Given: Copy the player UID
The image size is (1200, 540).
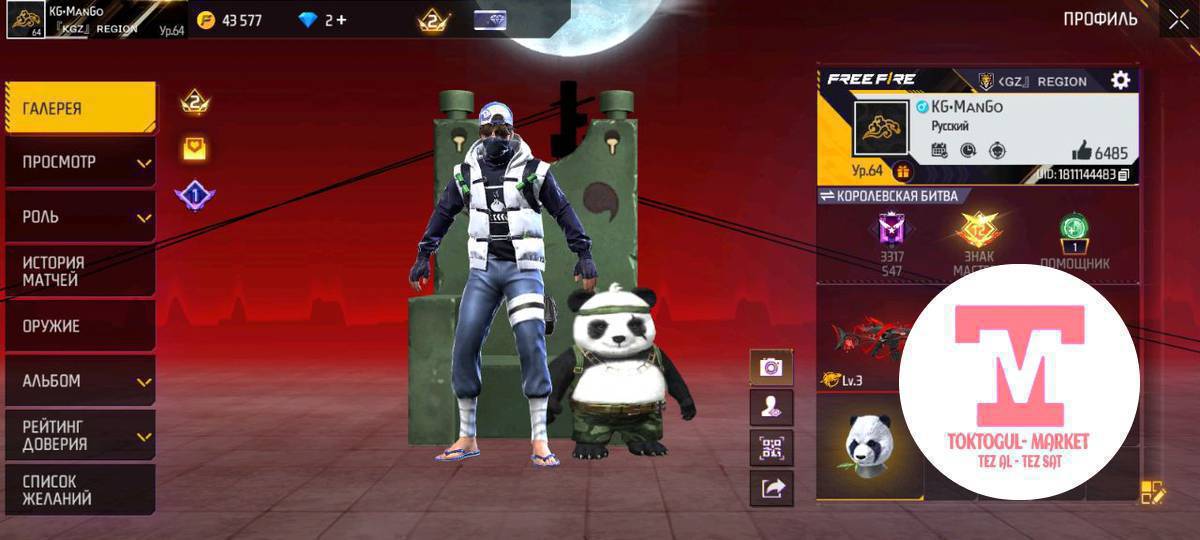Looking at the screenshot, I should tap(1124, 175).
